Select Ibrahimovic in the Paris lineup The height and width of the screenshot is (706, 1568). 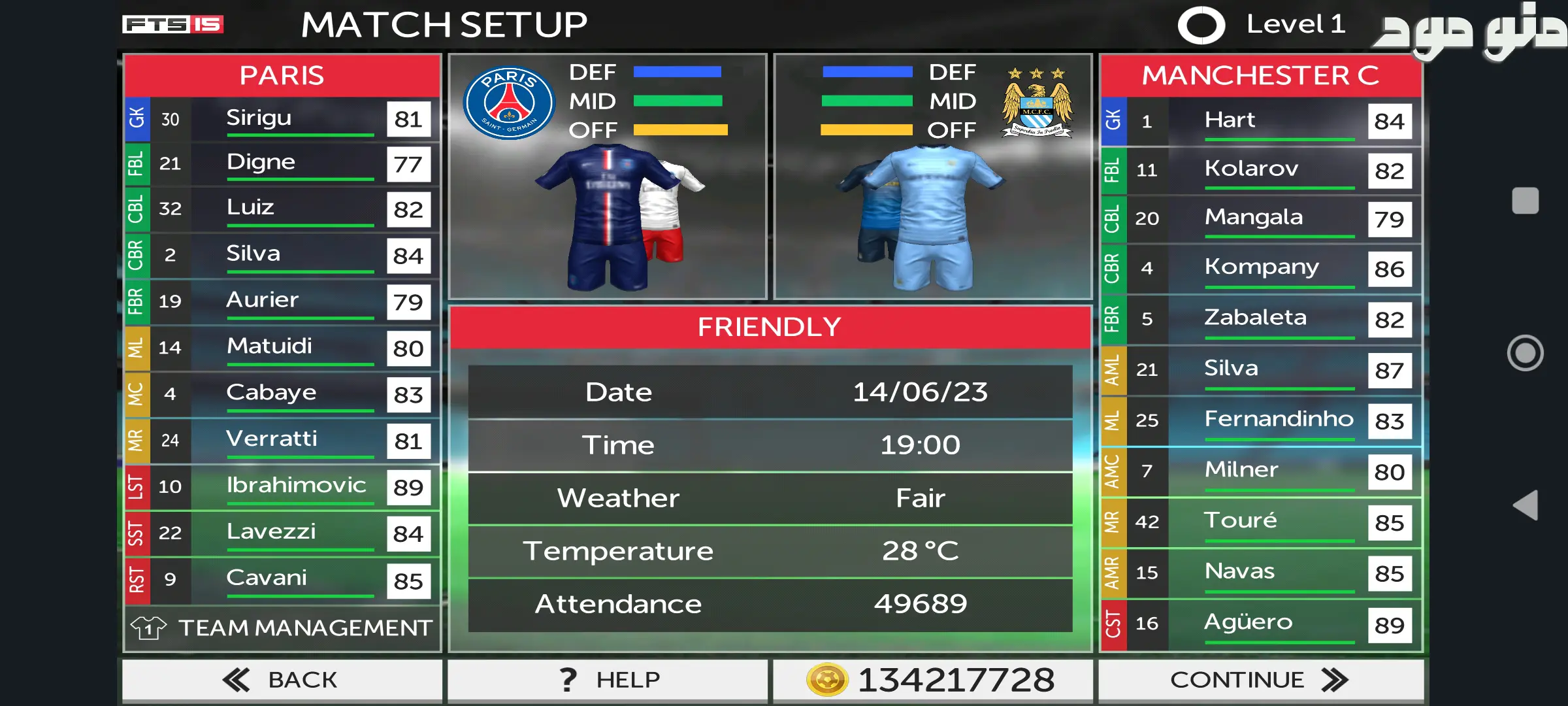tap(282, 487)
